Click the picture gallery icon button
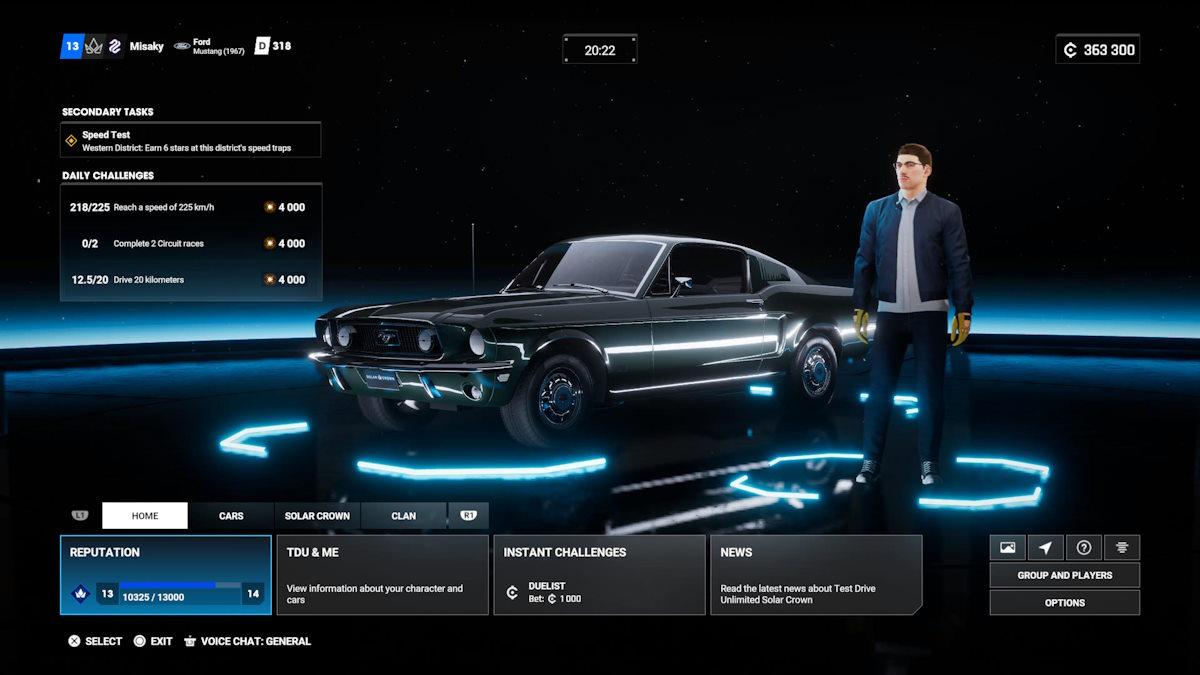This screenshot has height=675, width=1200. [x=1007, y=548]
